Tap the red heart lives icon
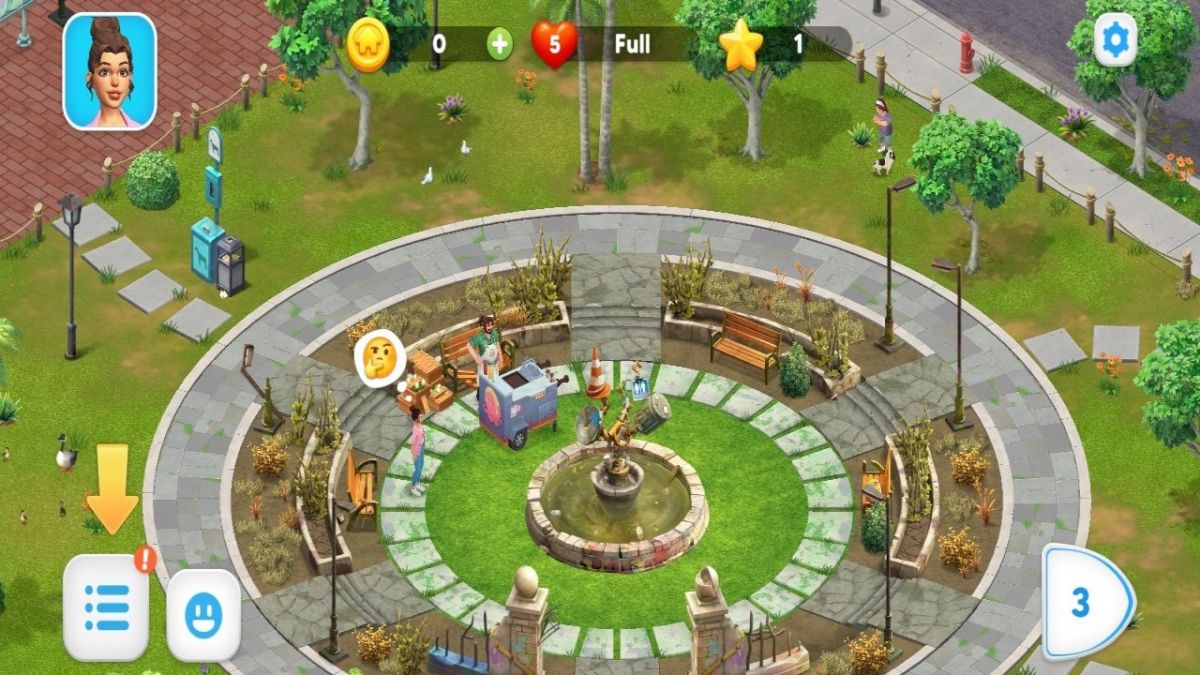The height and width of the screenshot is (675, 1200). [x=554, y=44]
